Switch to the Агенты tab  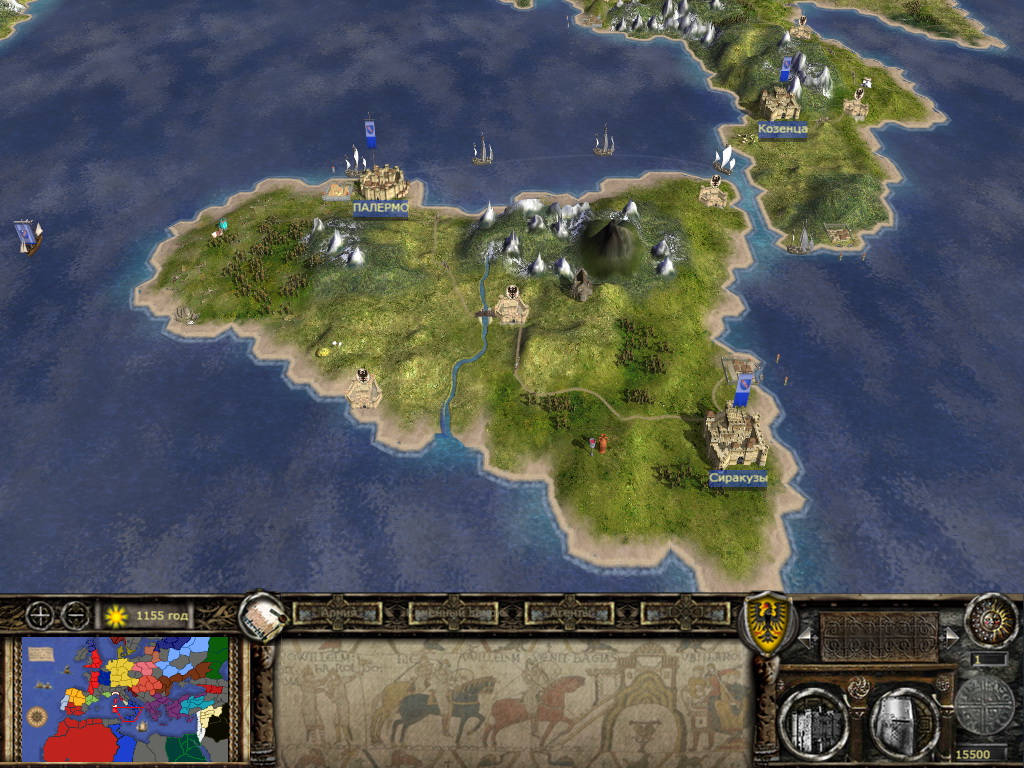coord(571,612)
